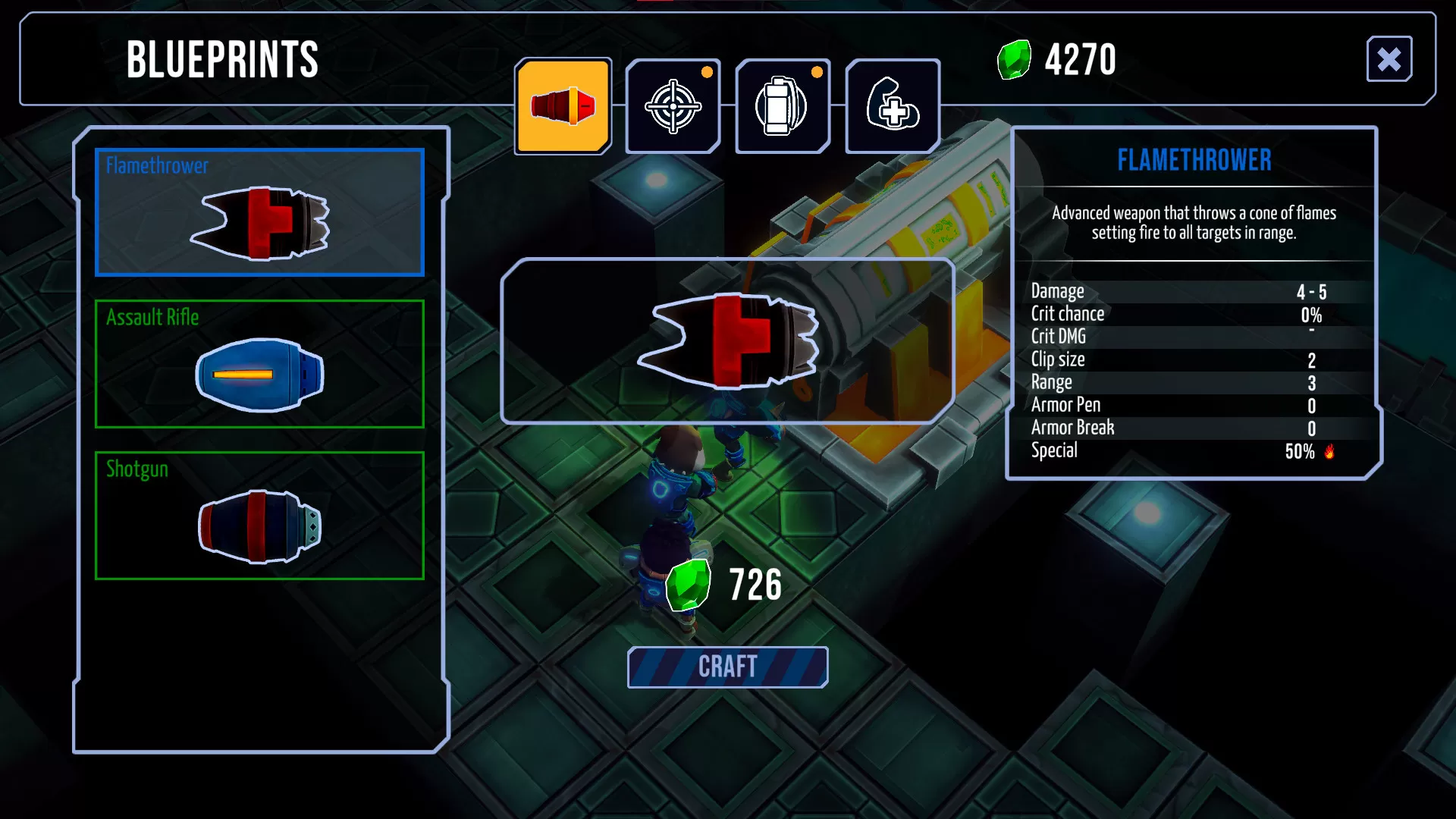Pick the Shotgun blueprint
The width and height of the screenshot is (1456, 819).
pyautogui.click(x=259, y=516)
